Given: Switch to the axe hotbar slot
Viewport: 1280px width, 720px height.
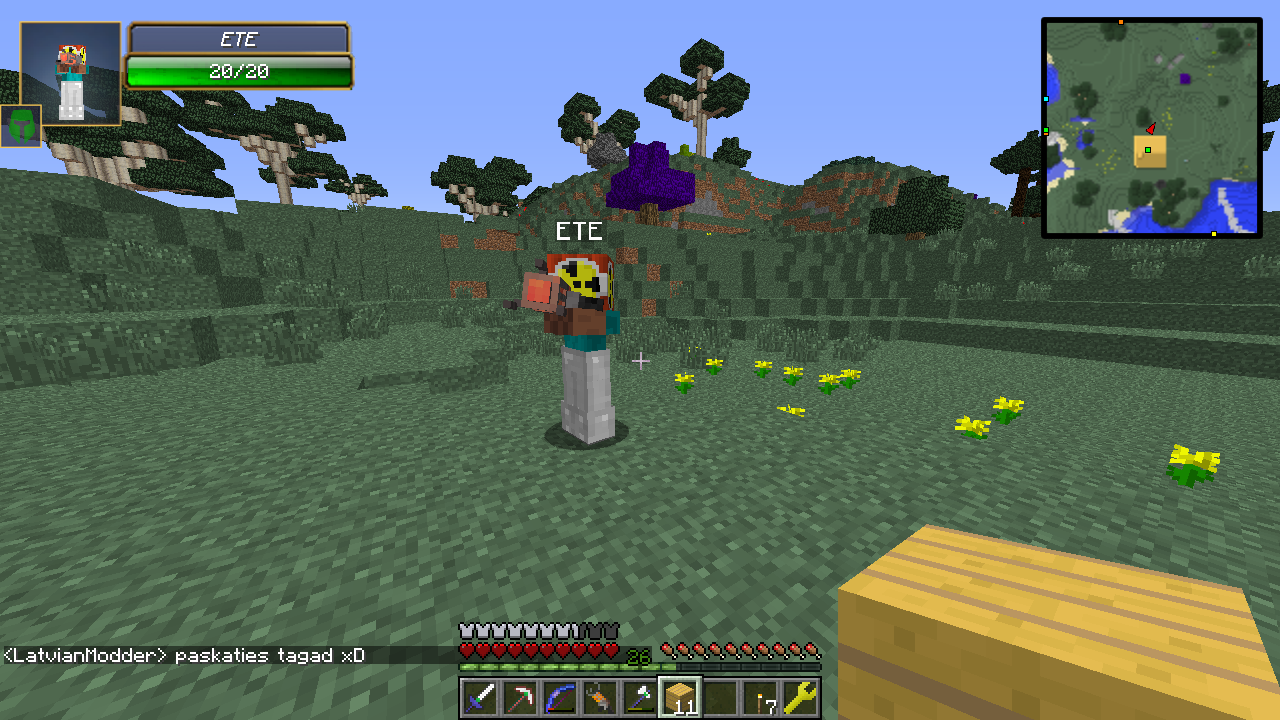Looking at the screenshot, I should [640, 697].
